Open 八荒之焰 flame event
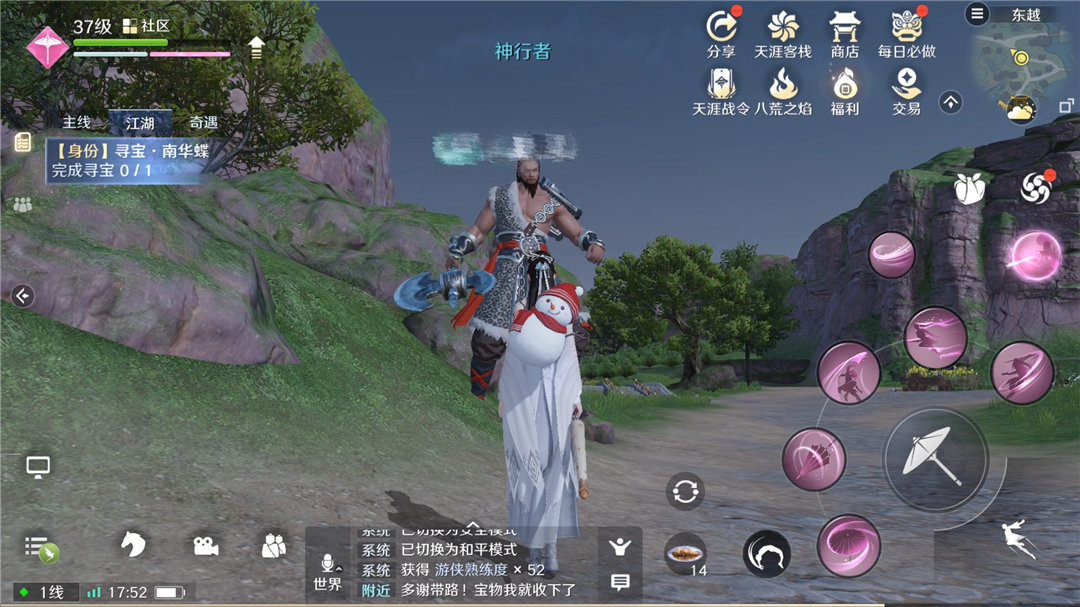 click(782, 90)
